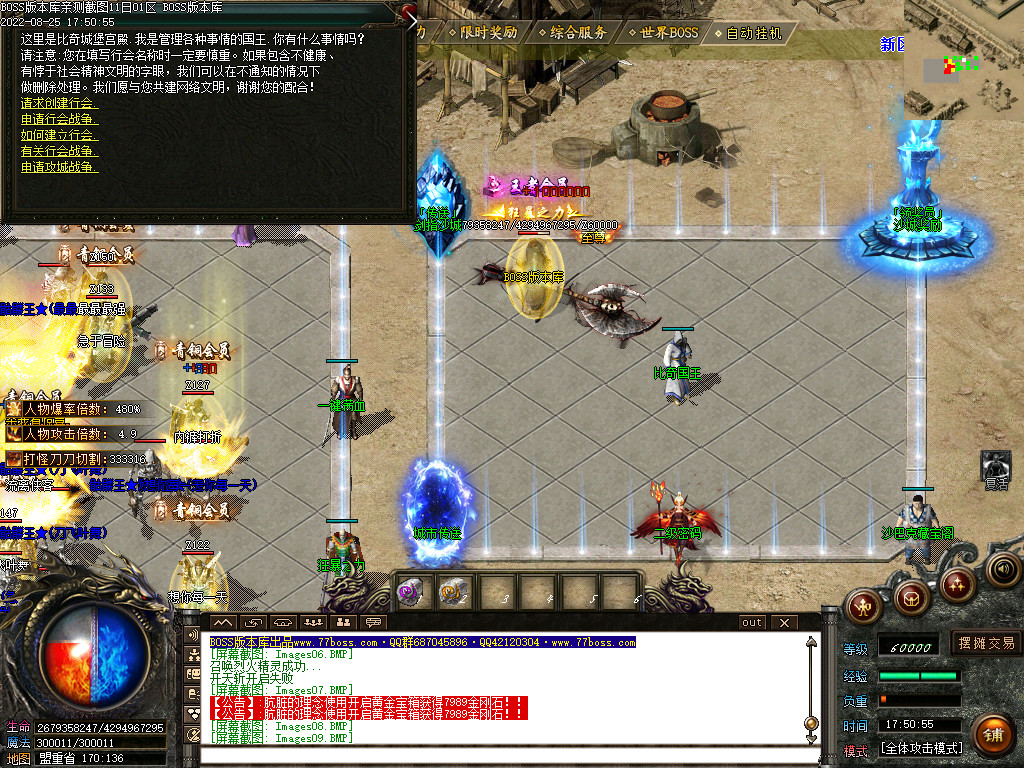Click the chat window 'out' button
The height and width of the screenshot is (768, 1024).
click(751, 622)
